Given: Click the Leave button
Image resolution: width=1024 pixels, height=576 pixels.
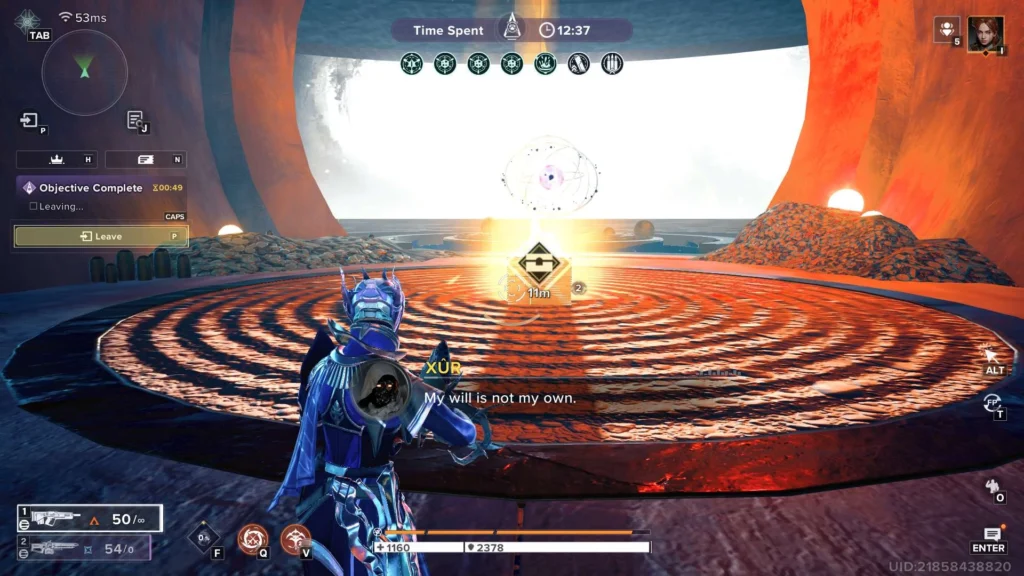Looking at the screenshot, I should [x=100, y=236].
